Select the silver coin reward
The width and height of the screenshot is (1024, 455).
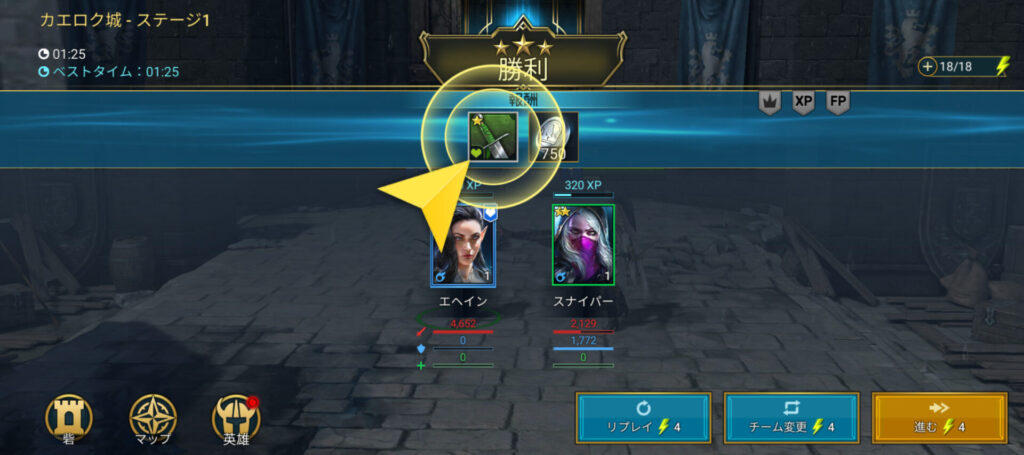pyautogui.click(x=553, y=137)
